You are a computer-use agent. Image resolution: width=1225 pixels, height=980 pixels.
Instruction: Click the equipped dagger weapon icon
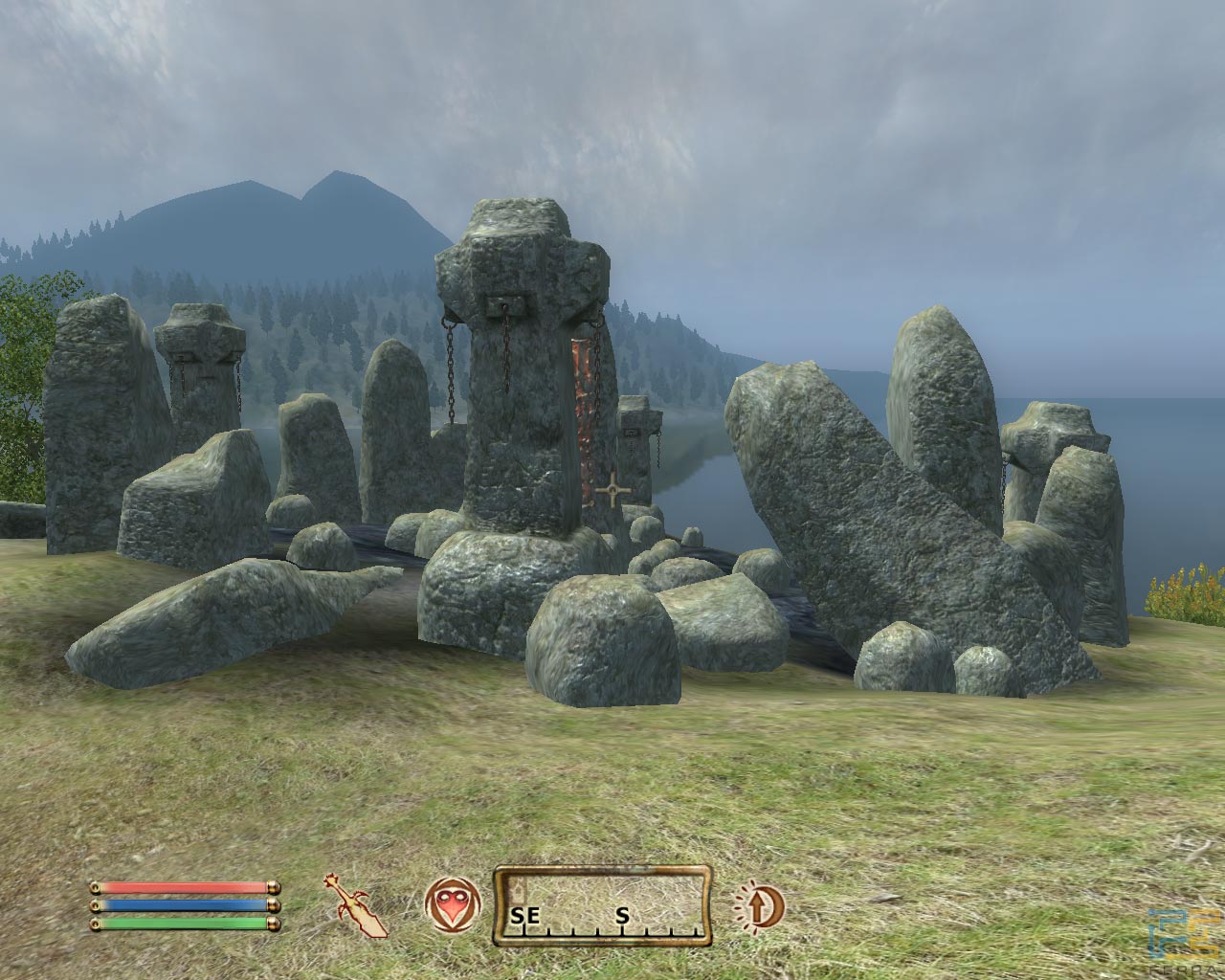355,905
